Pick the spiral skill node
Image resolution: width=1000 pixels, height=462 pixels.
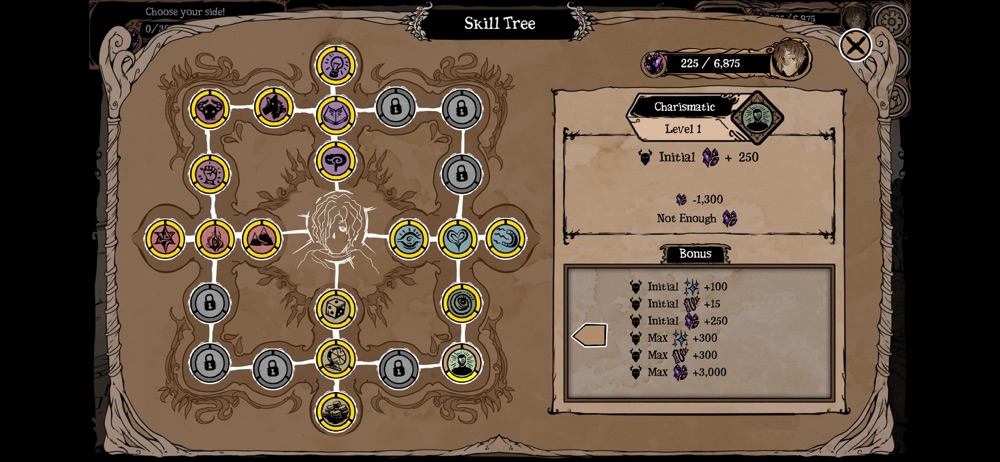pos(460,301)
